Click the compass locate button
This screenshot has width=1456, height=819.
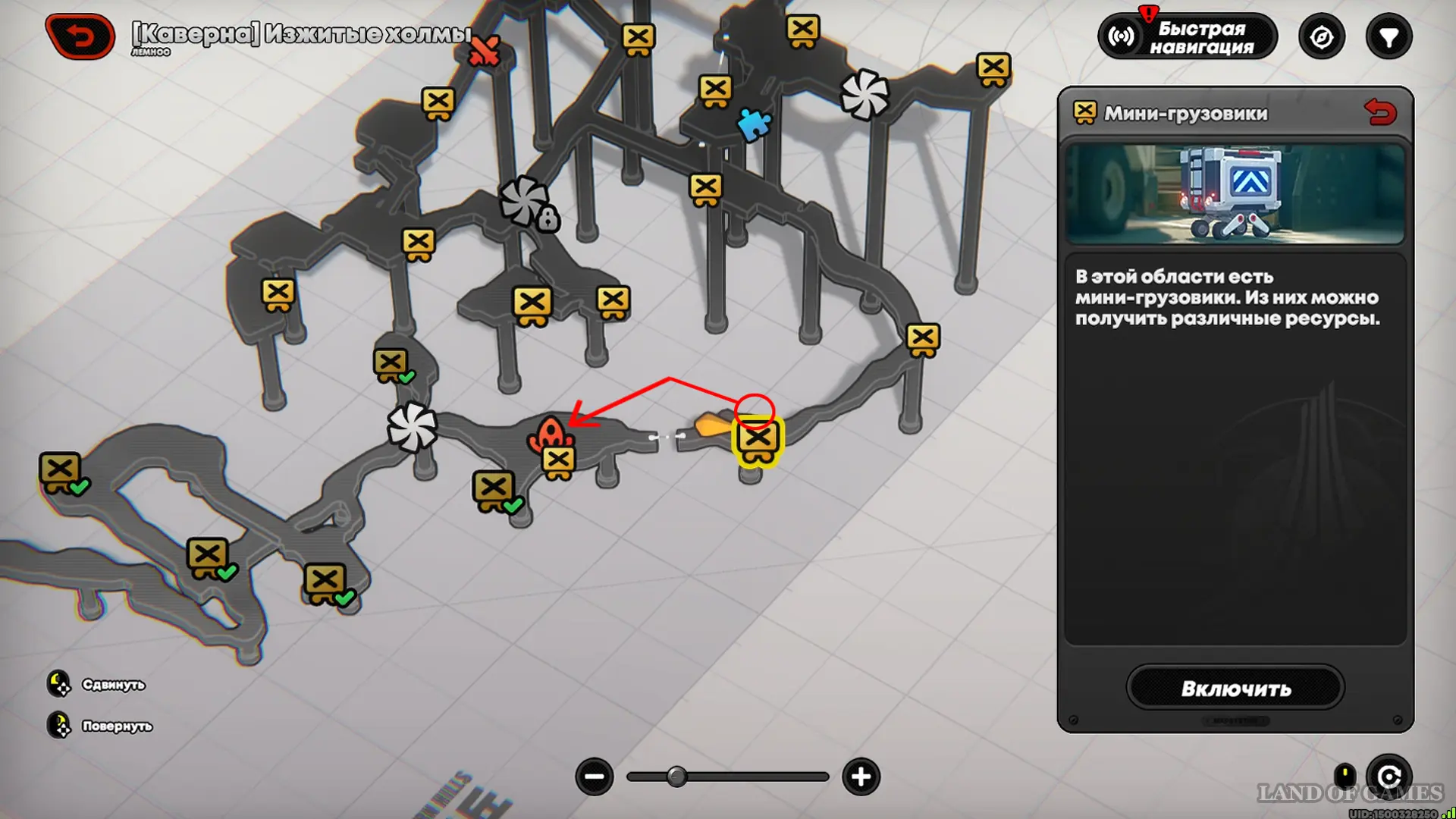coord(1321,37)
